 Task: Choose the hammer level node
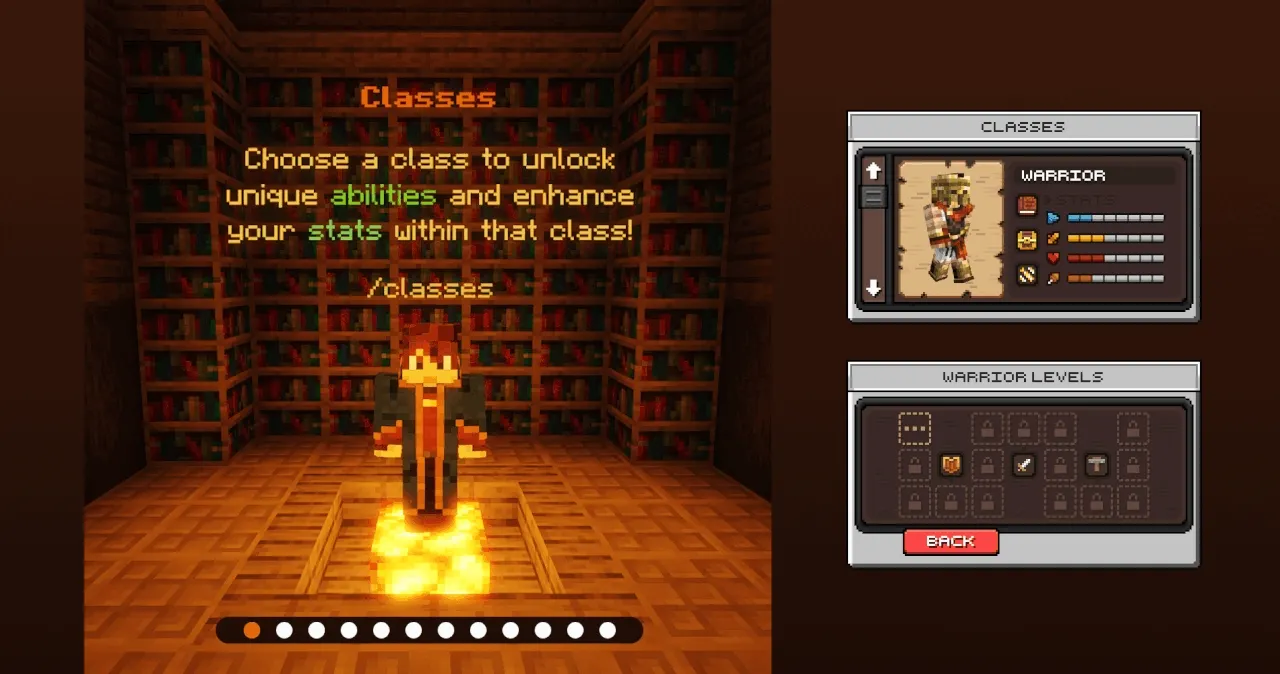tap(1096, 465)
